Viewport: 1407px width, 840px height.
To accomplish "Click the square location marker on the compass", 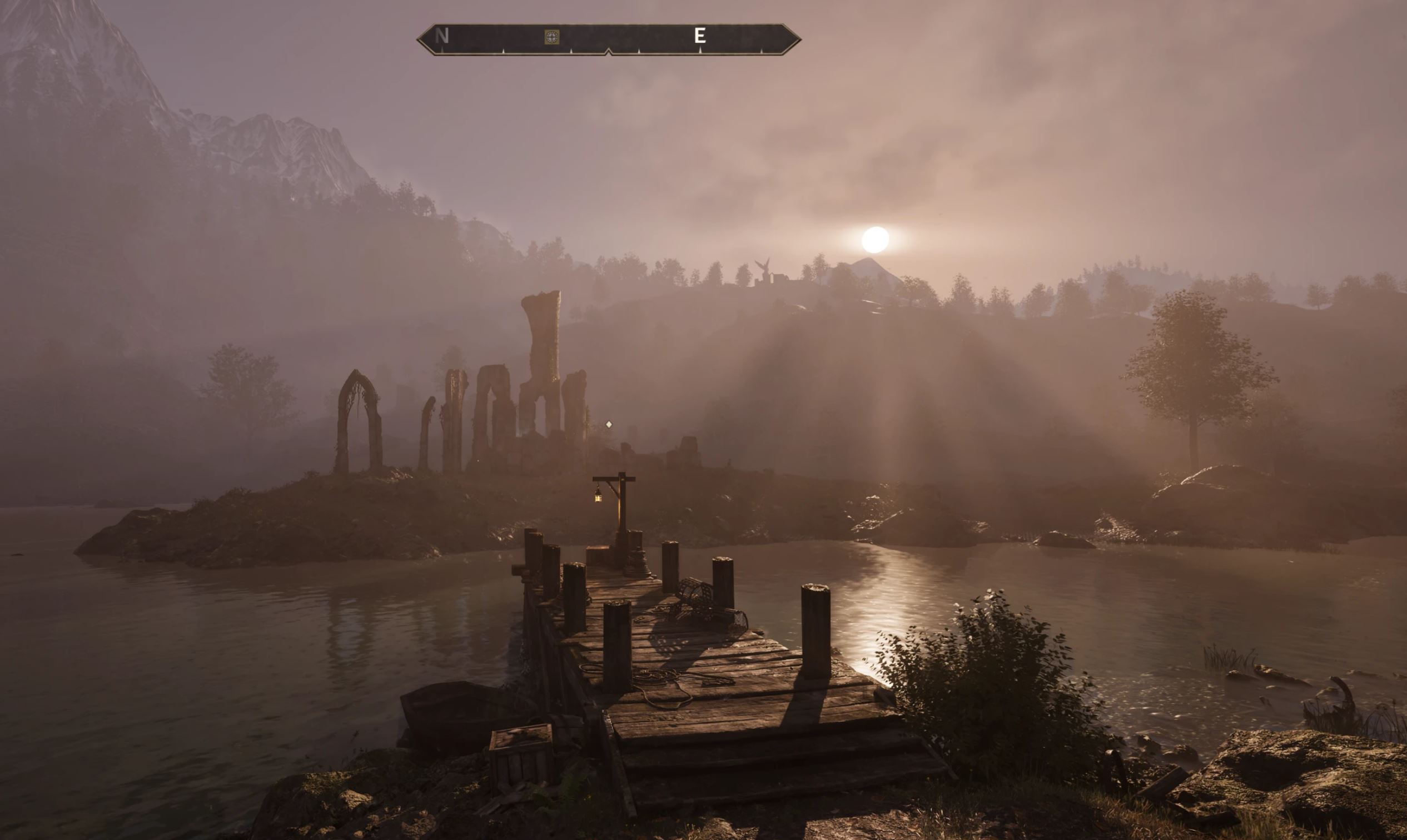I will (552, 37).
